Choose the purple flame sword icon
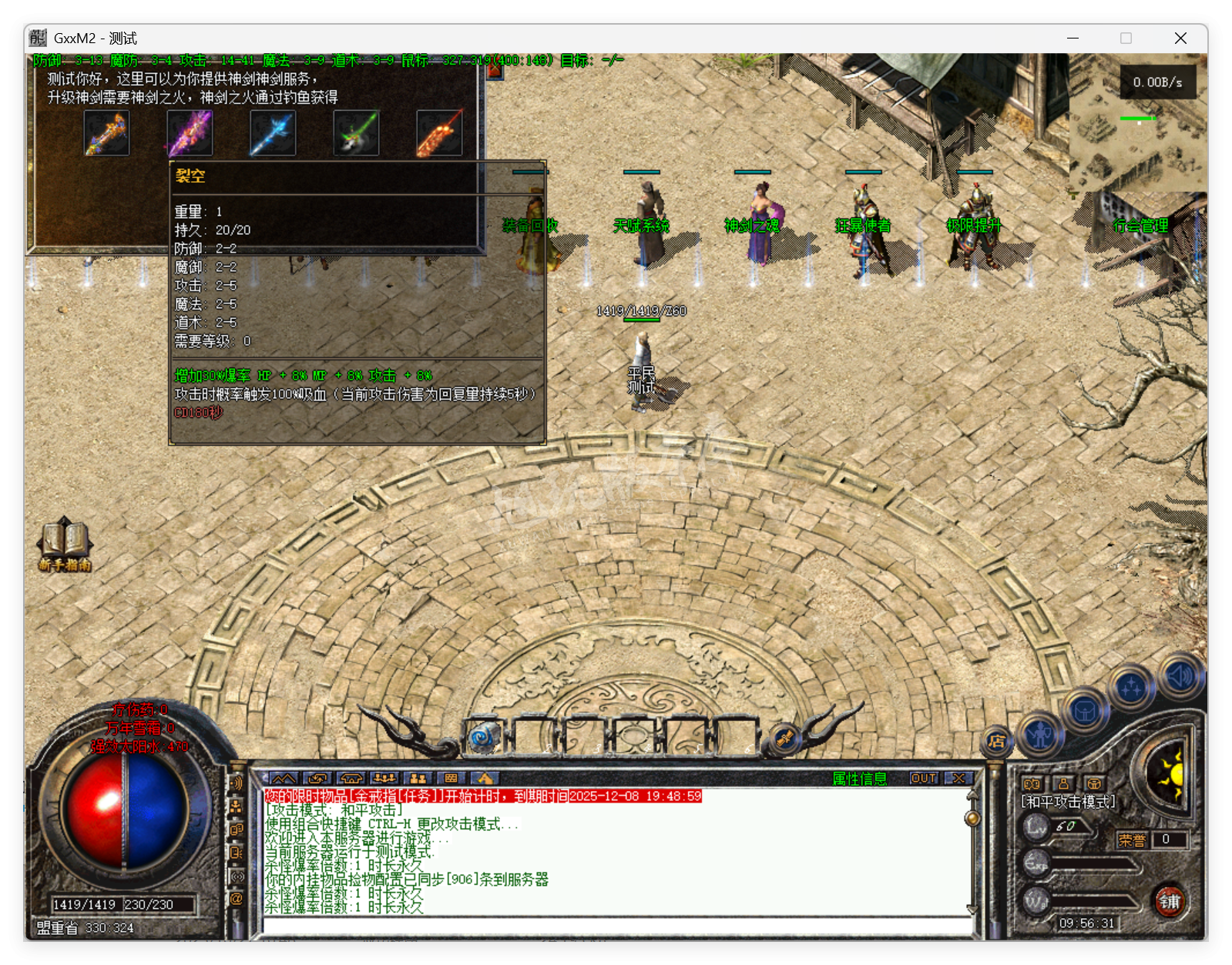Image resolution: width=1232 pixels, height=965 pixels. 190,133
